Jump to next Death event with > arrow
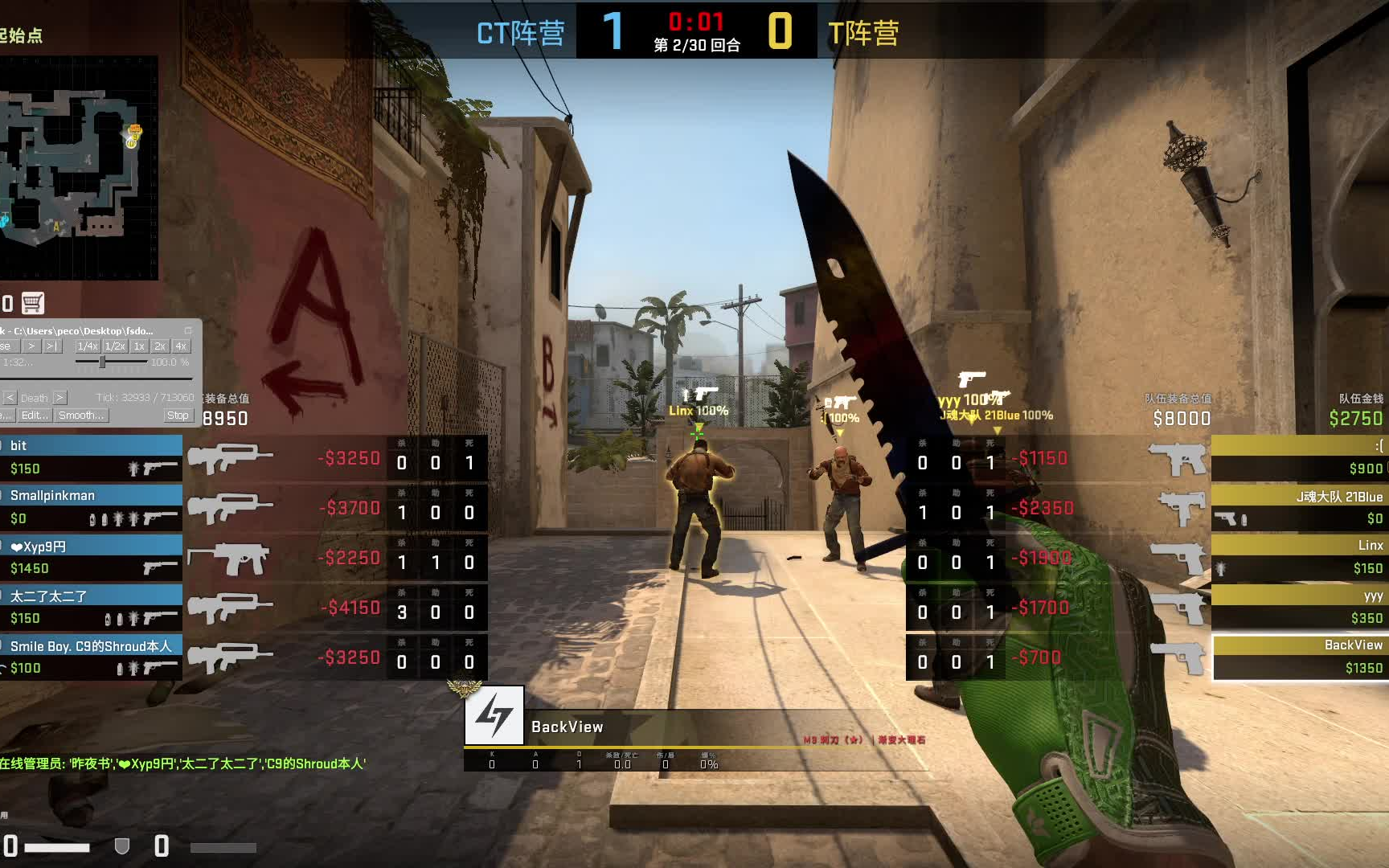Image resolution: width=1389 pixels, height=868 pixels. point(59,398)
